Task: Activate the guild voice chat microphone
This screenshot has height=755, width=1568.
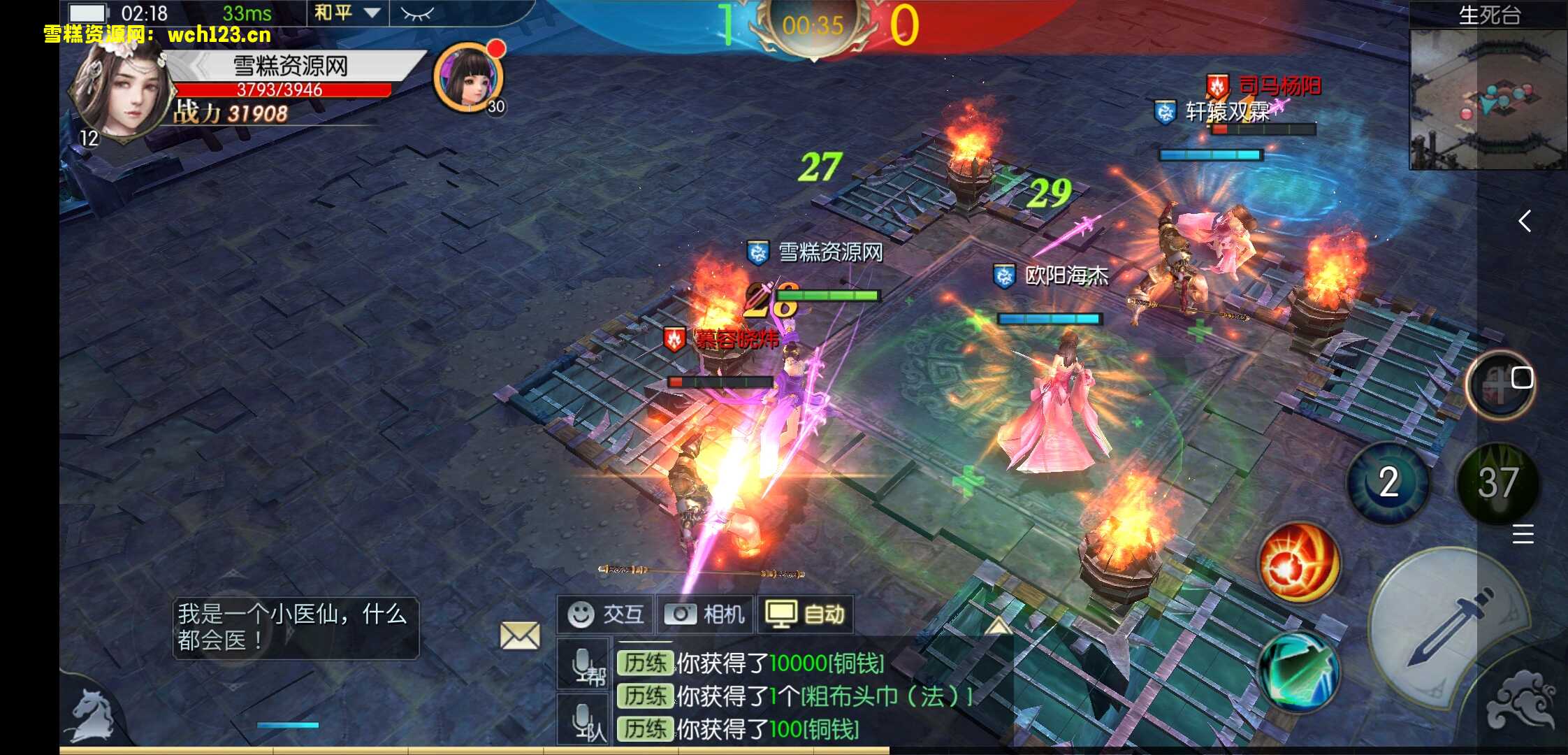Action: tap(585, 665)
